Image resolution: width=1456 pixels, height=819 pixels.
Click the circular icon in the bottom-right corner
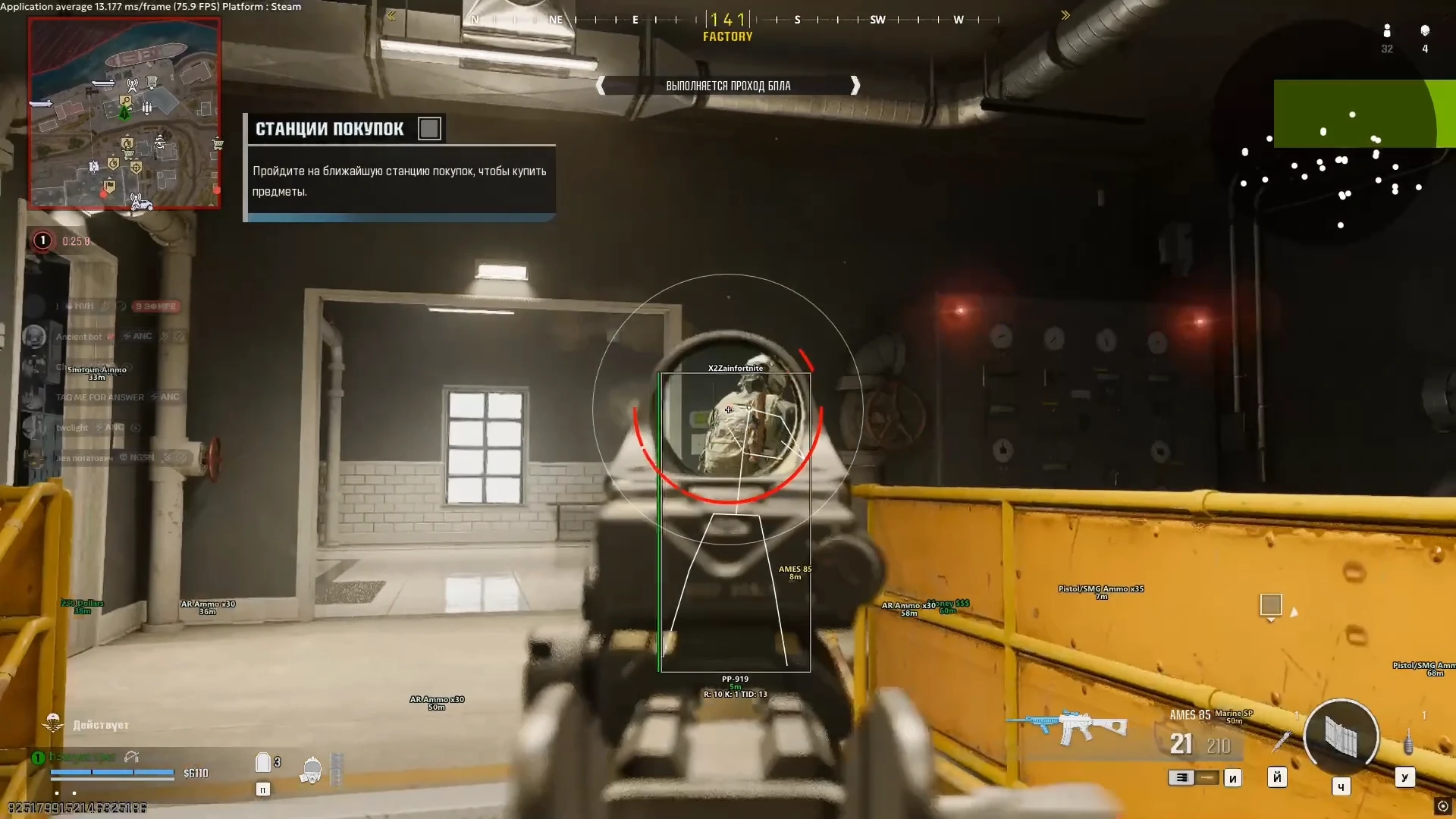[1442, 806]
